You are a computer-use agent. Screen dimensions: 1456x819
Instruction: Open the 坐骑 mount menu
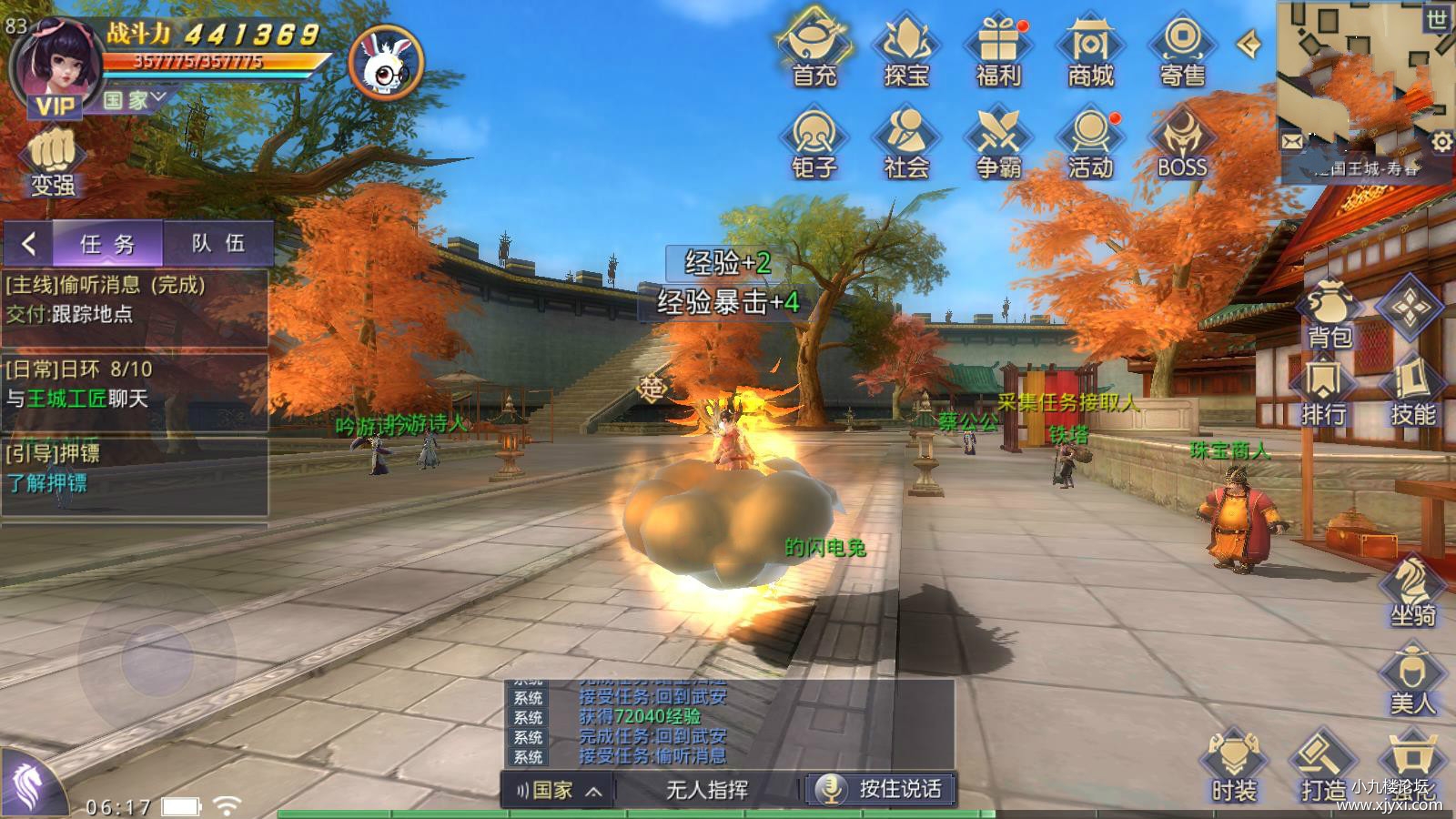coord(1412,591)
